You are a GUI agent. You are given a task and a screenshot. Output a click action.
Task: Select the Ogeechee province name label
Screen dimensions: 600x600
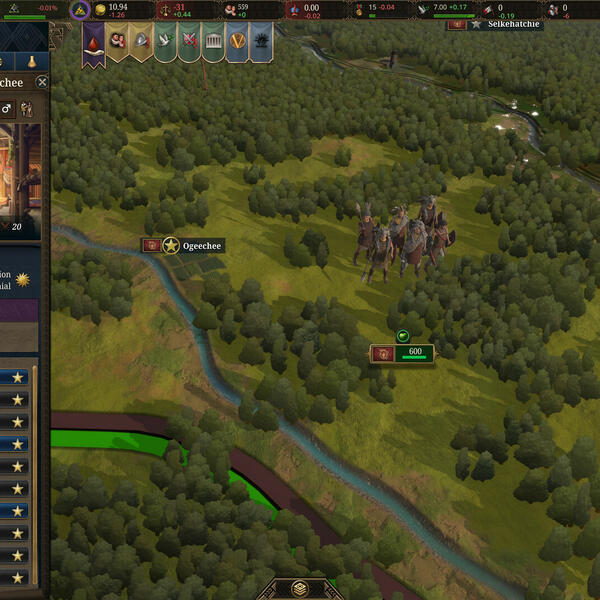202,245
